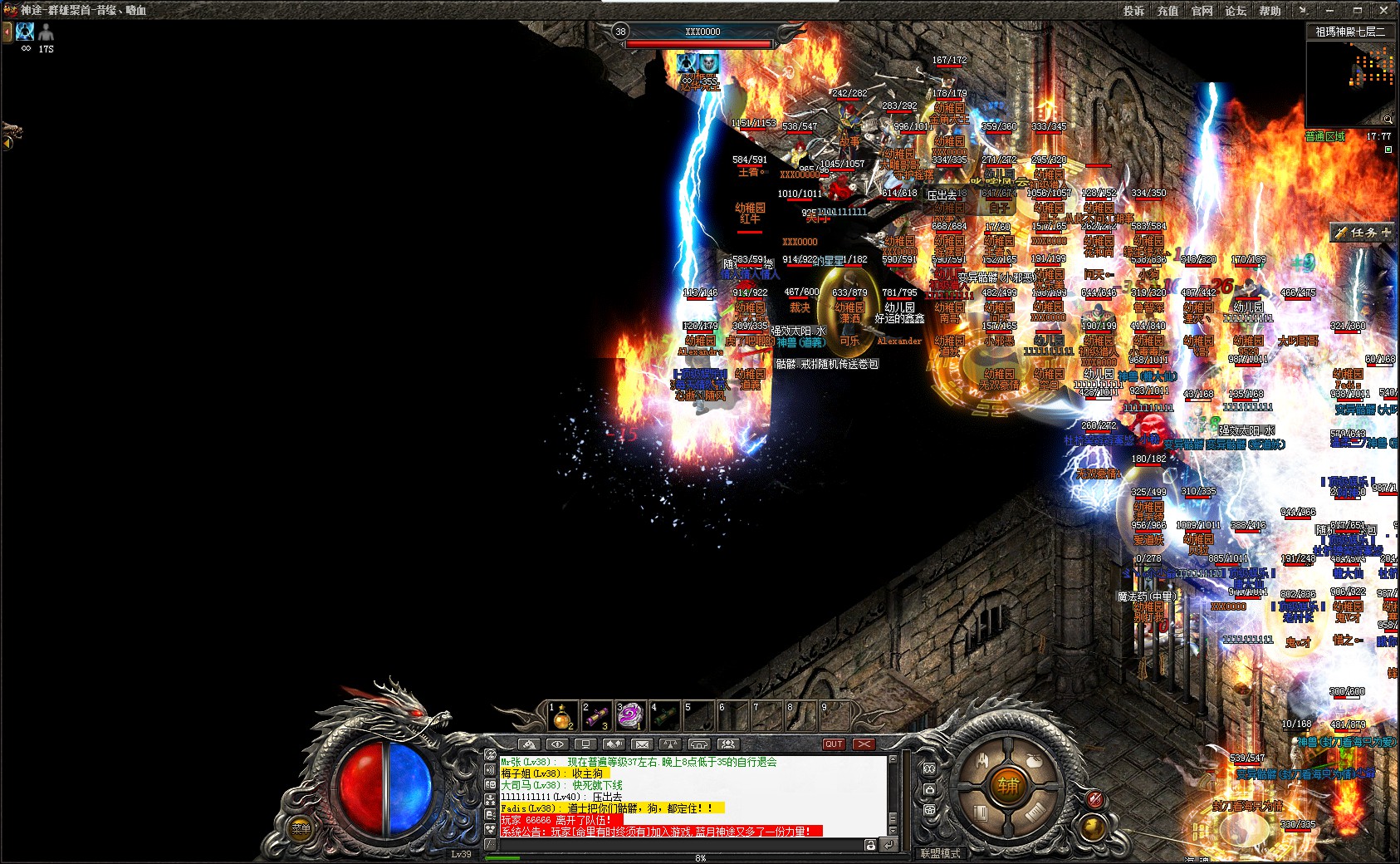
Task: Click the chat input send arrow button
Action: tap(888, 845)
